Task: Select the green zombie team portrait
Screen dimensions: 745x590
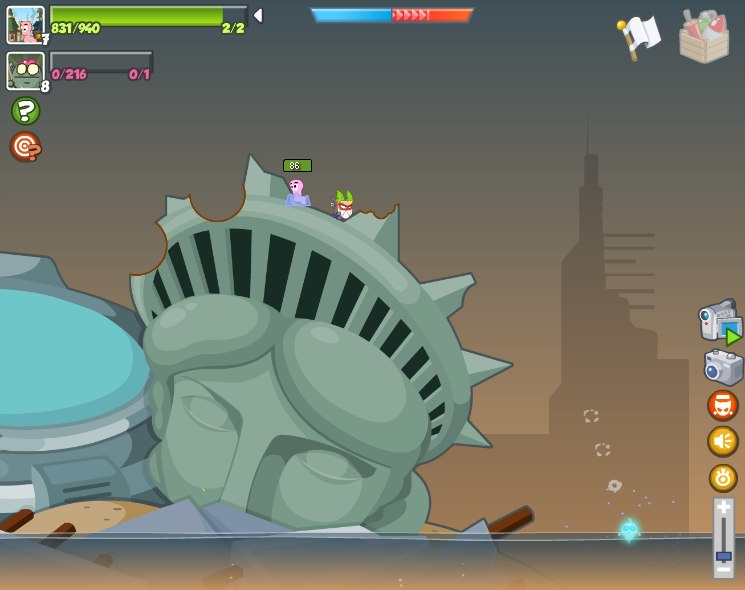Action: click(x=25, y=72)
